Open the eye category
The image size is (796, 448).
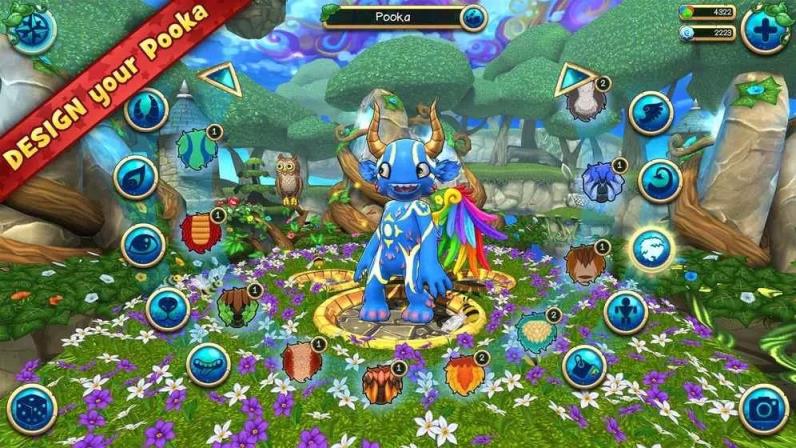coord(143,245)
